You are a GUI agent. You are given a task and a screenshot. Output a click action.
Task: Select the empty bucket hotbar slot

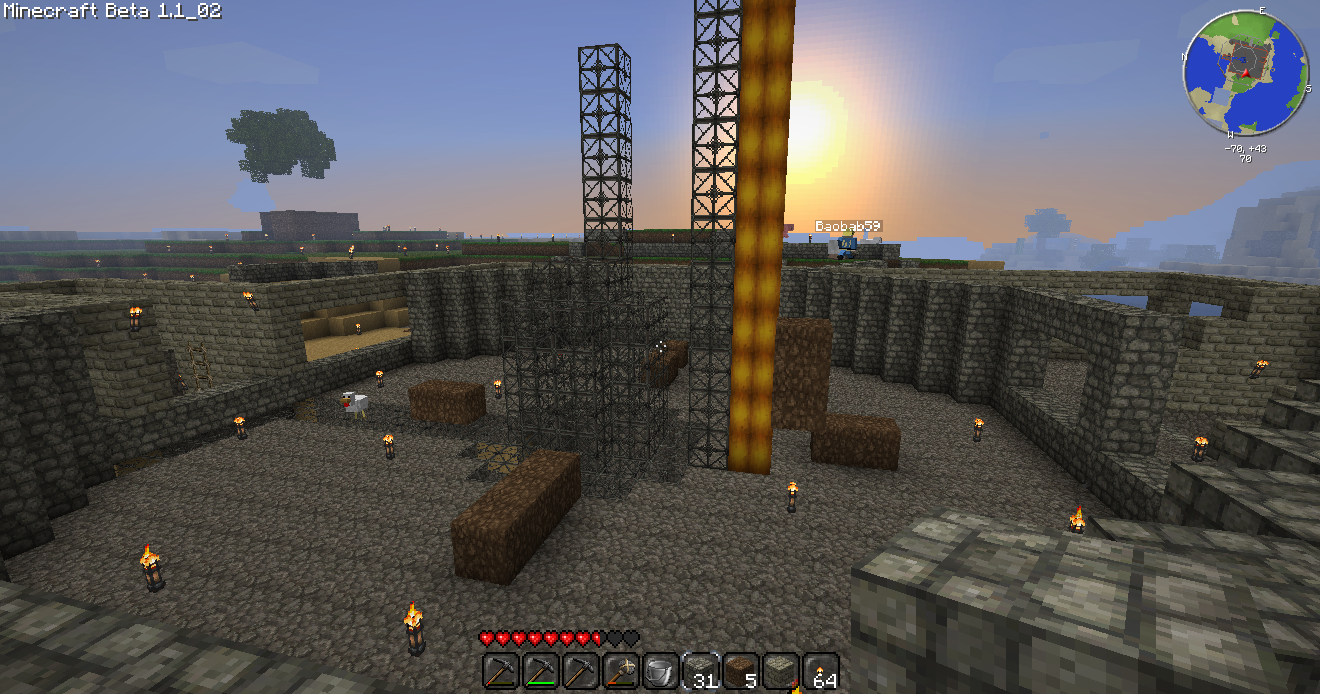point(660,671)
